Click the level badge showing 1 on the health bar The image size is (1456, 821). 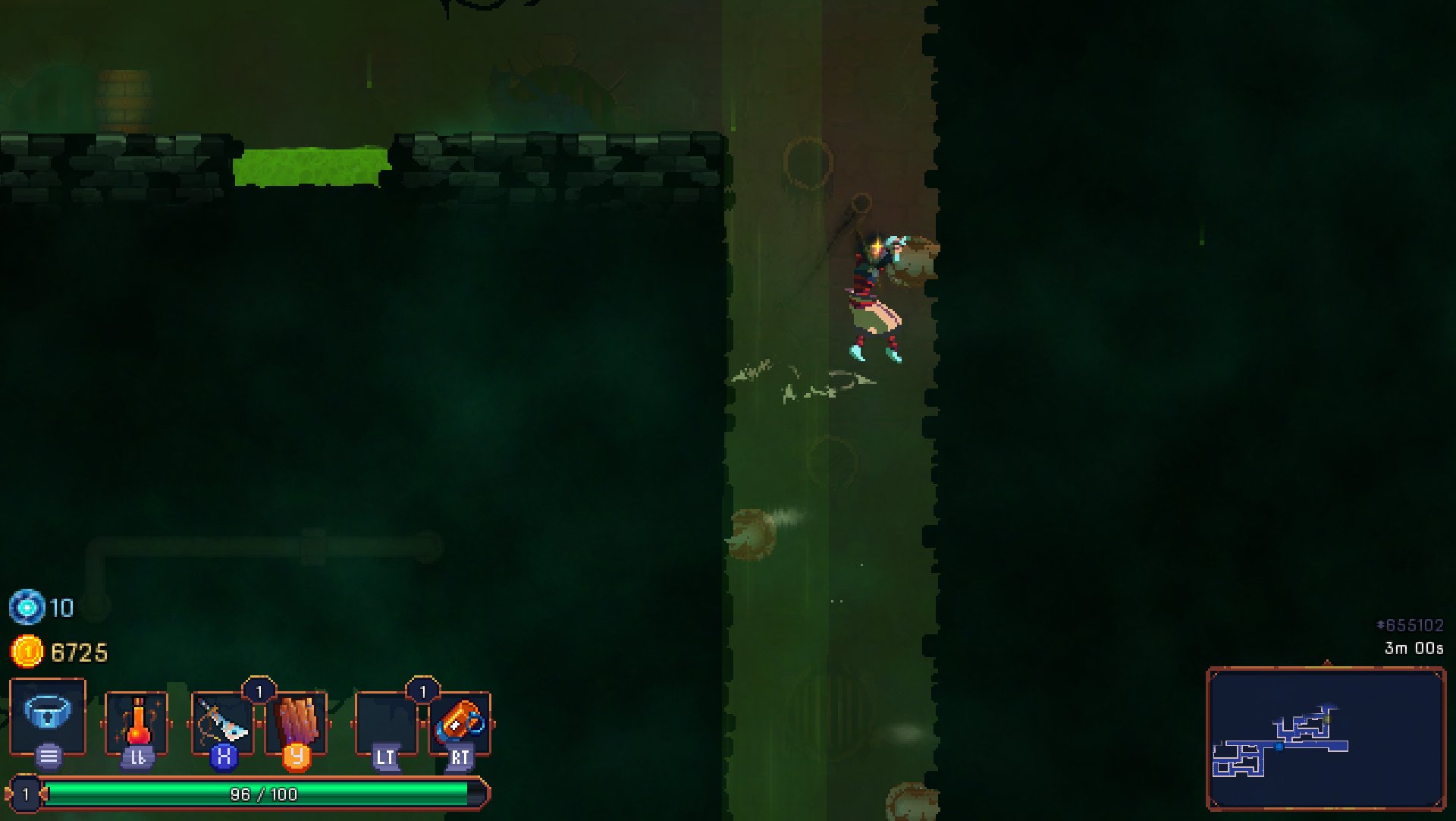point(26,794)
